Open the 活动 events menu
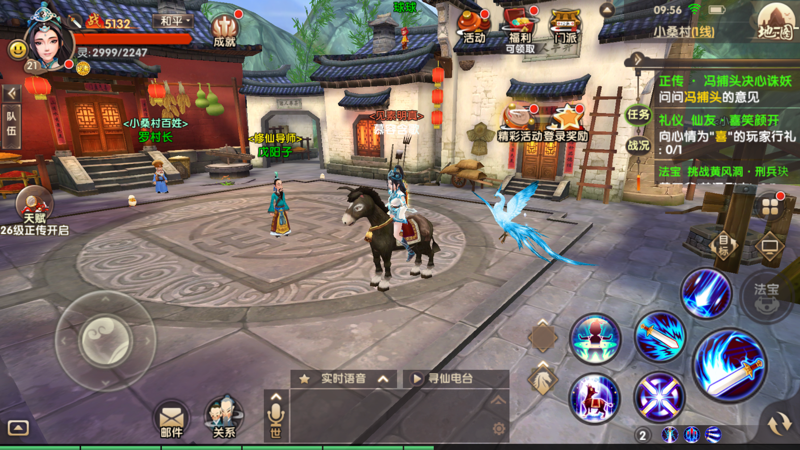Image resolution: width=800 pixels, height=450 pixels. [x=474, y=25]
